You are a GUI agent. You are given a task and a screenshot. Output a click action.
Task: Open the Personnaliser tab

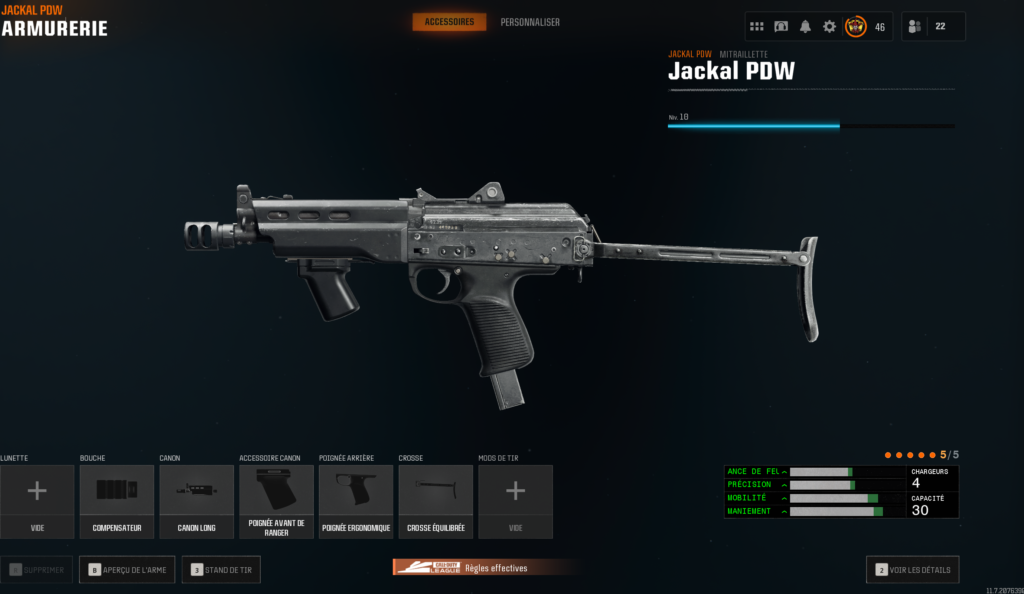click(530, 22)
